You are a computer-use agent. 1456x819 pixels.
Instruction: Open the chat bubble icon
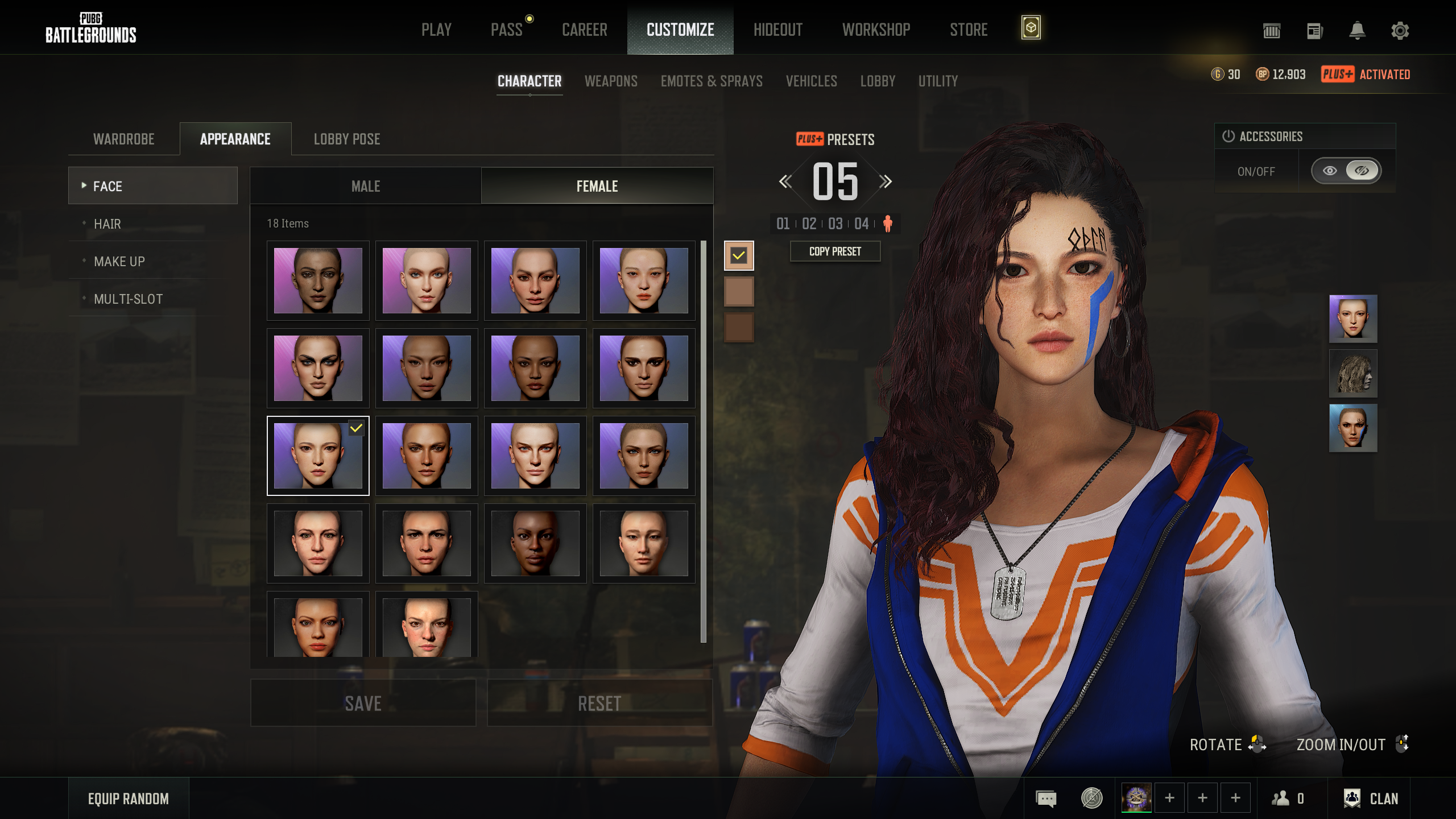pos(1046,799)
